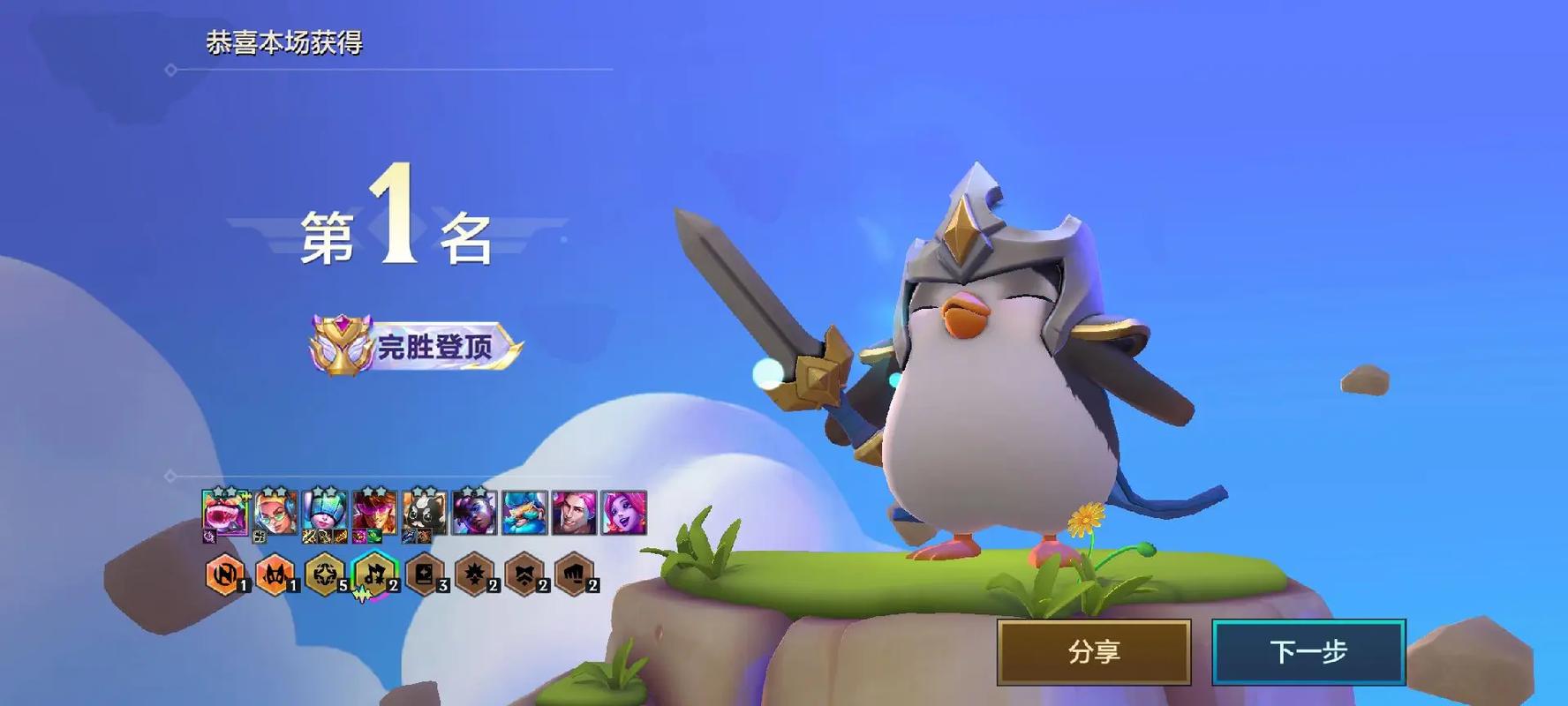
Task: Choose the blue-haired champion portrait
Action: (524, 513)
